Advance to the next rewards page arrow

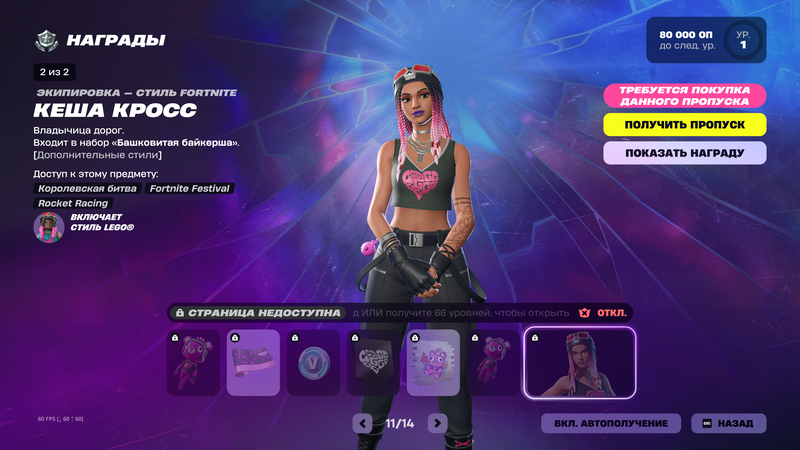click(437, 423)
